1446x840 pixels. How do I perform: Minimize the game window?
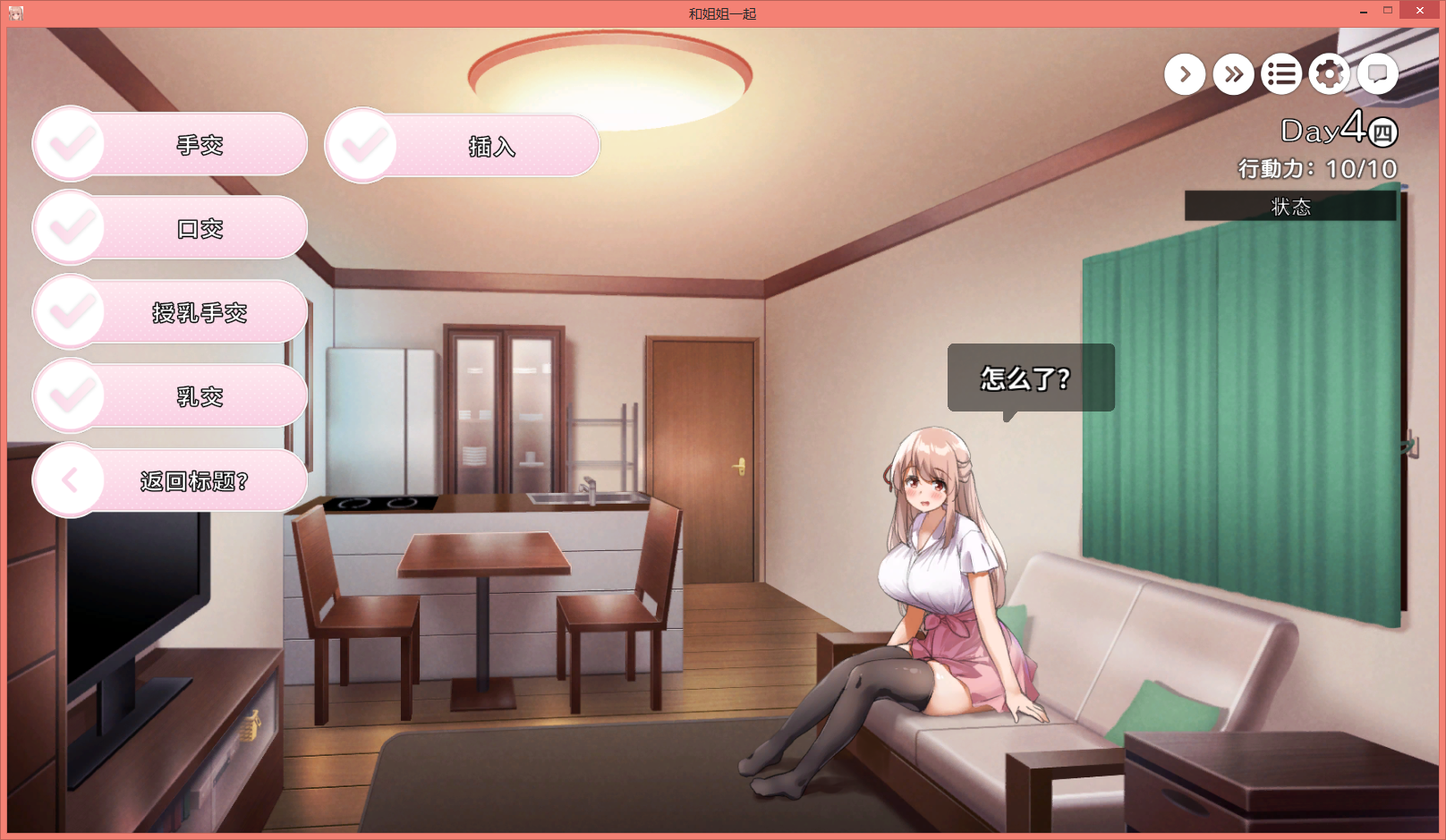(x=1363, y=12)
